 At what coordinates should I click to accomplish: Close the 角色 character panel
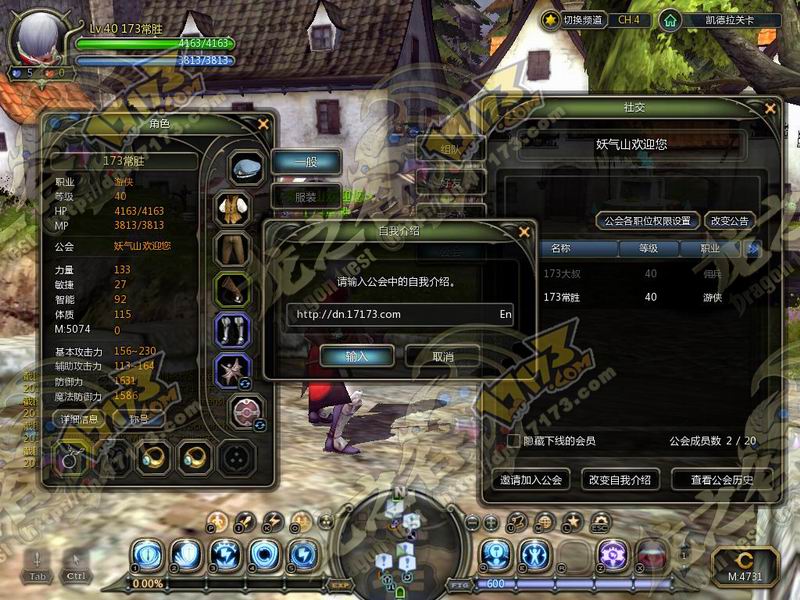pos(263,124)
